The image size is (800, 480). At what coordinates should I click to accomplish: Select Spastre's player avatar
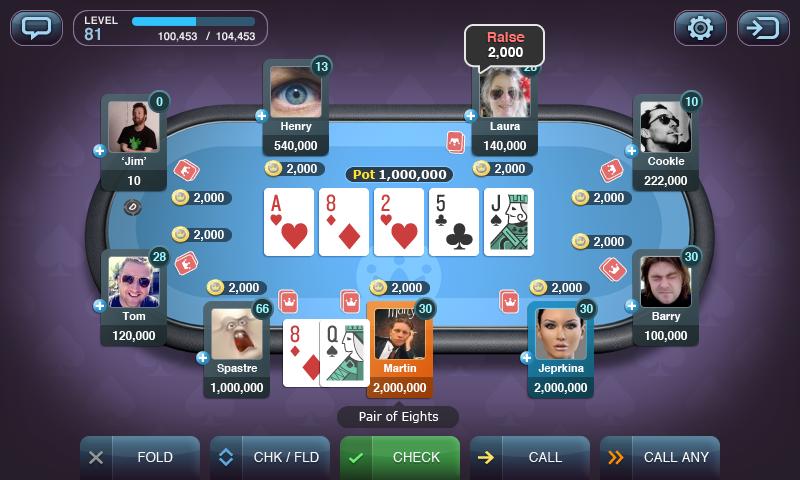pyautogui.click(x=237, y=334)
